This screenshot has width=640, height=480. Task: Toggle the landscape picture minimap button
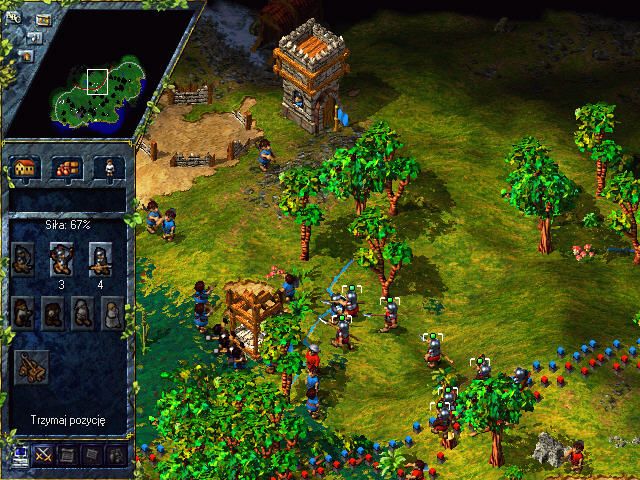click(x=44, y=19)
